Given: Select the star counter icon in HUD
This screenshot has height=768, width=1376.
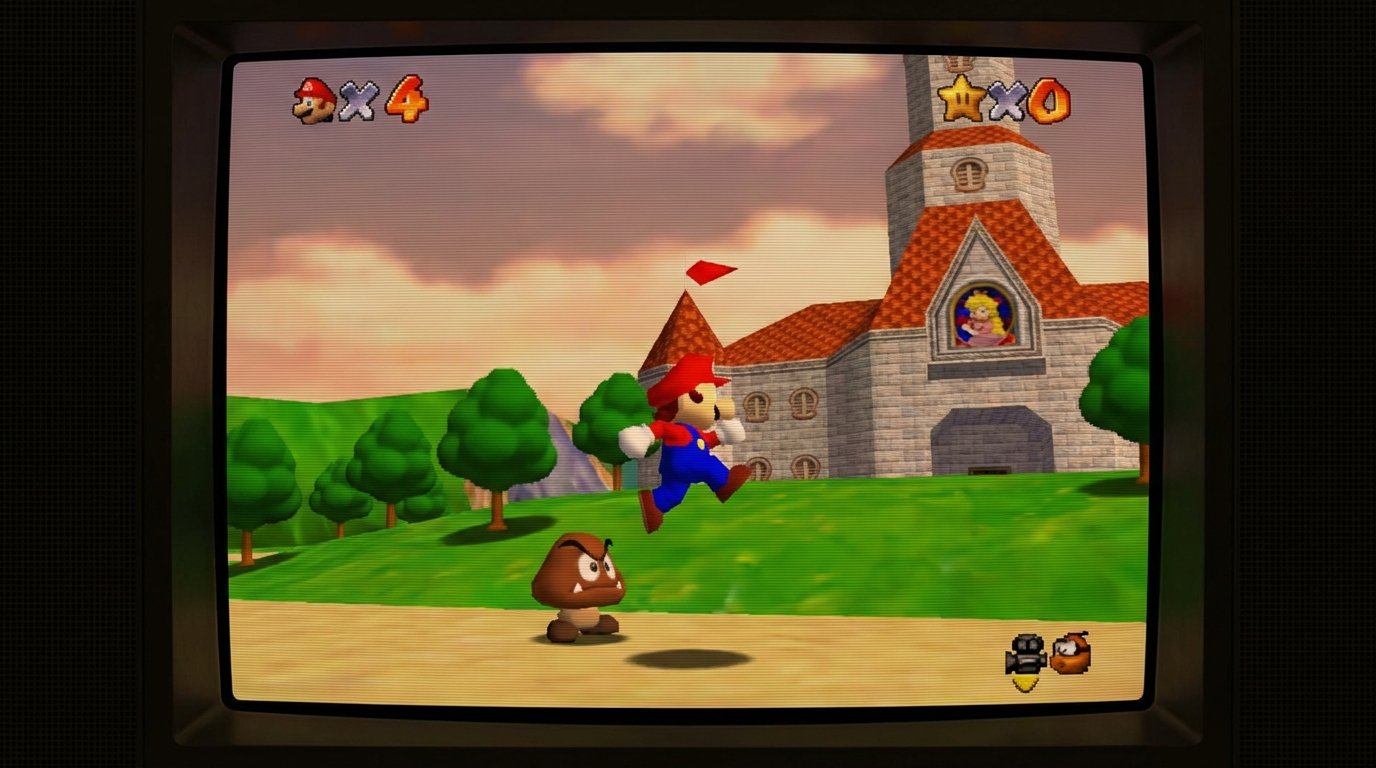Looking at the screenshot, I should pyautogui.click(x=958, y=97).
